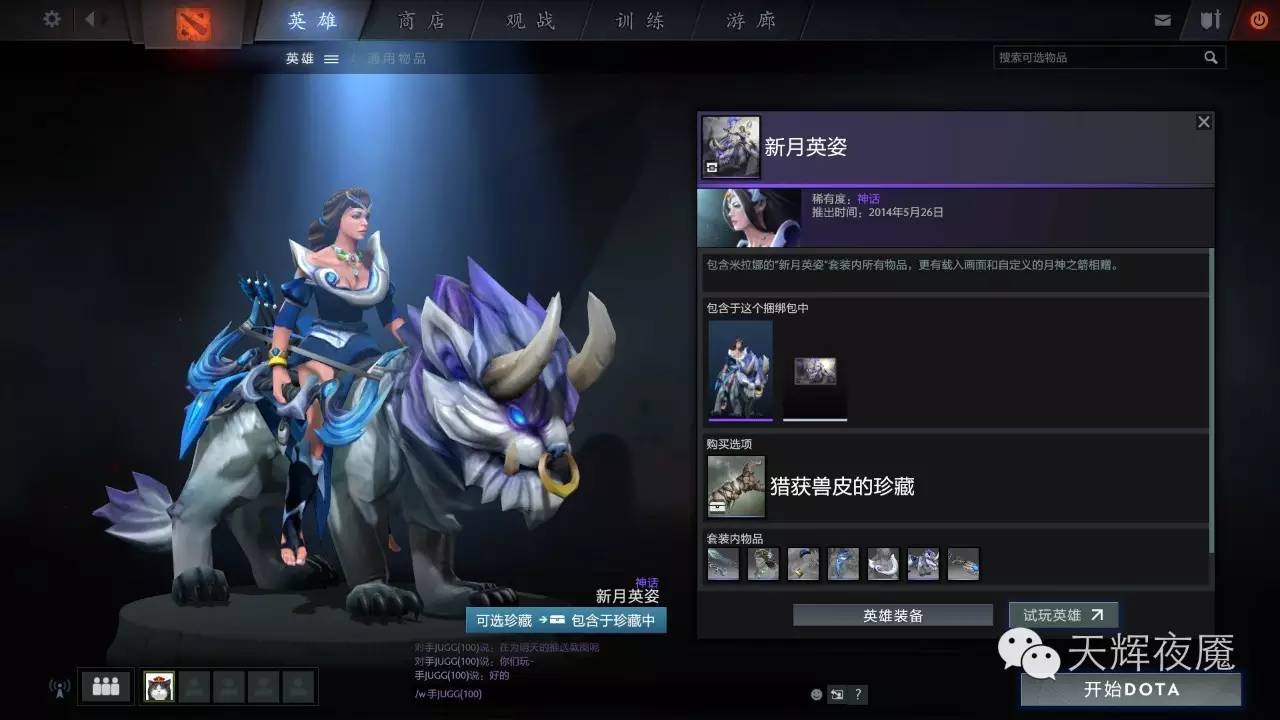Viewport: 1280px width, 720px height.
Task: Click the 试玩英雄 button
Action: (1063, 615)
